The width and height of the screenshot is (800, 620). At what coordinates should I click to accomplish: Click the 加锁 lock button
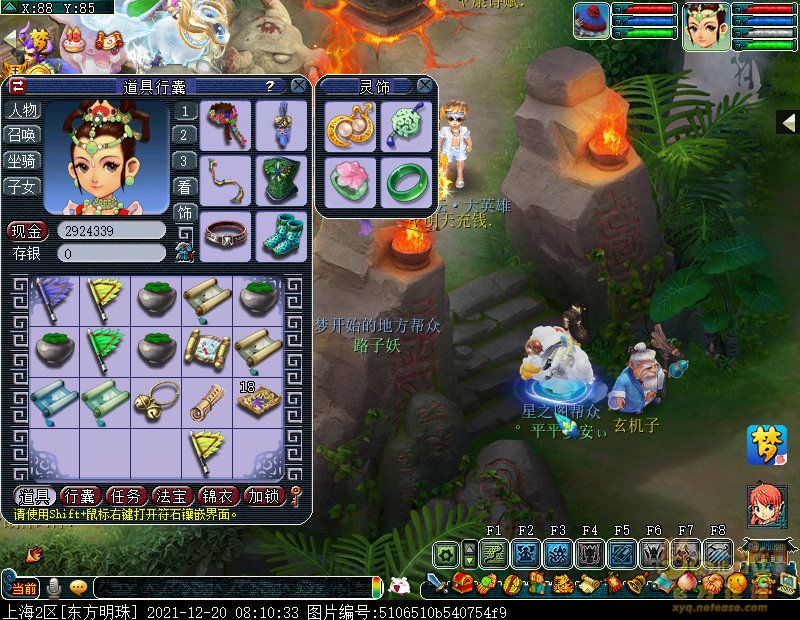coord(265,496)
